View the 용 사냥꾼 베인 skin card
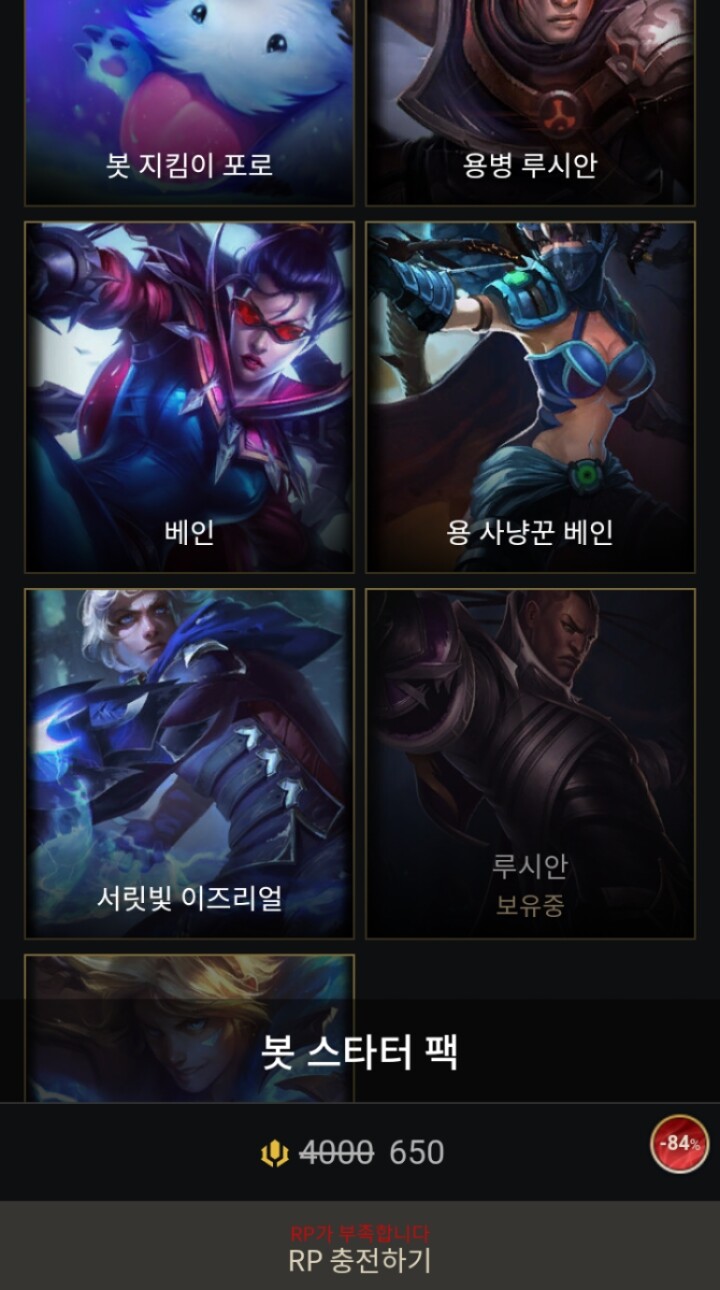 530,397
